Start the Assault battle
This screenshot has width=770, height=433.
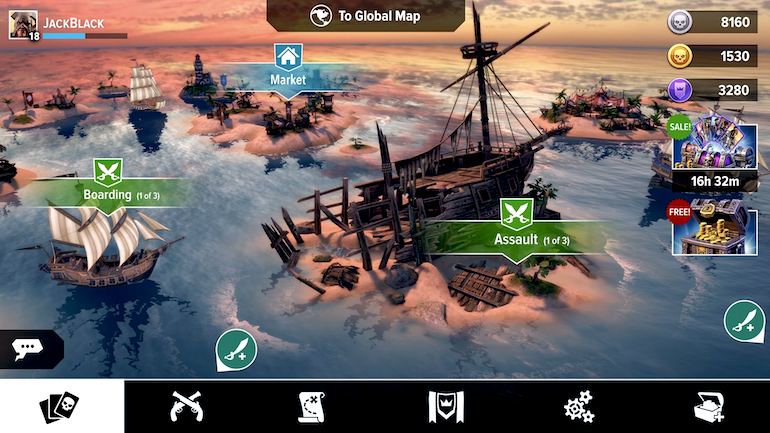(517, 232)
